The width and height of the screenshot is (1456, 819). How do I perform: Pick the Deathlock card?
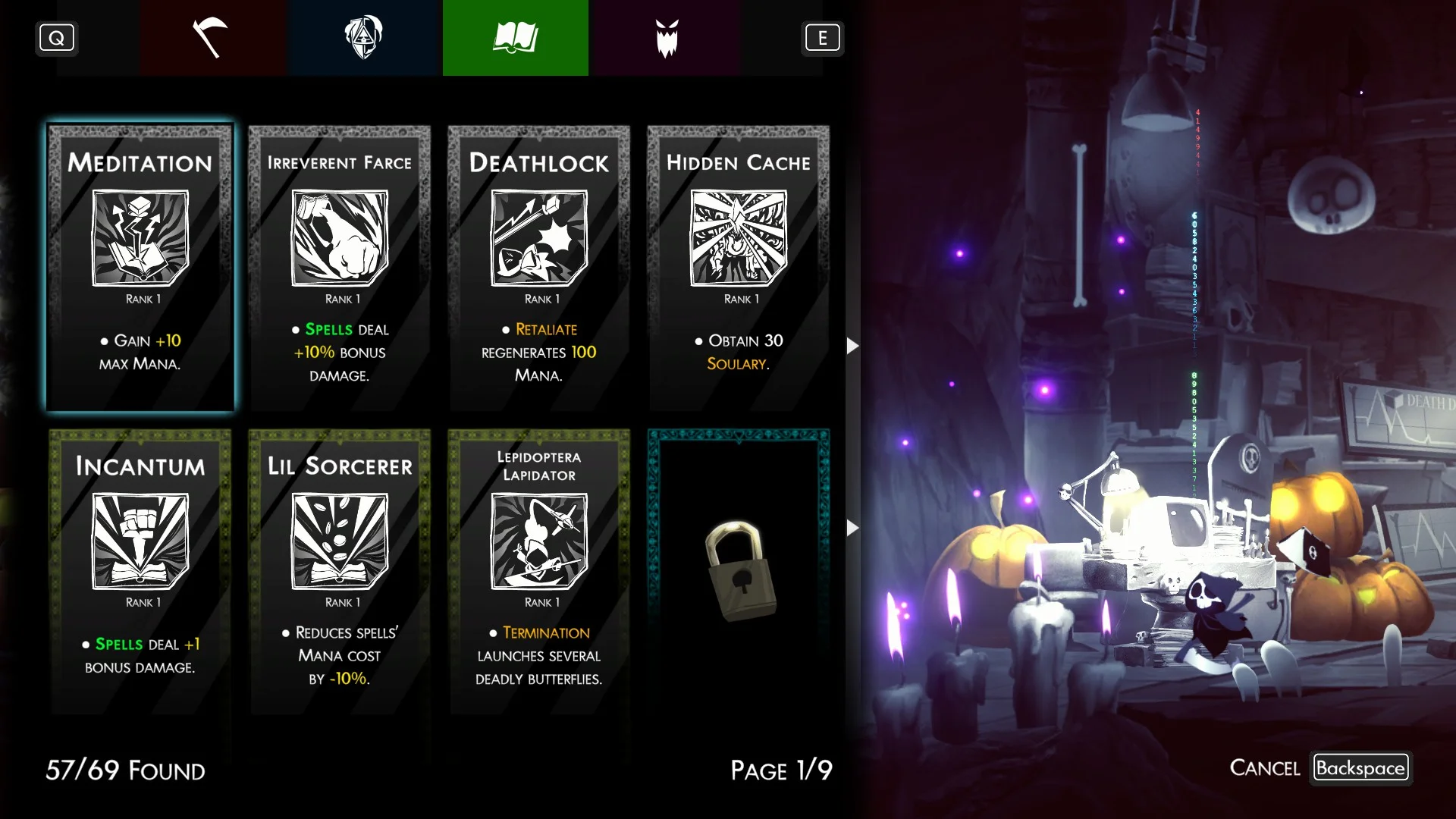tap(539, 267)
